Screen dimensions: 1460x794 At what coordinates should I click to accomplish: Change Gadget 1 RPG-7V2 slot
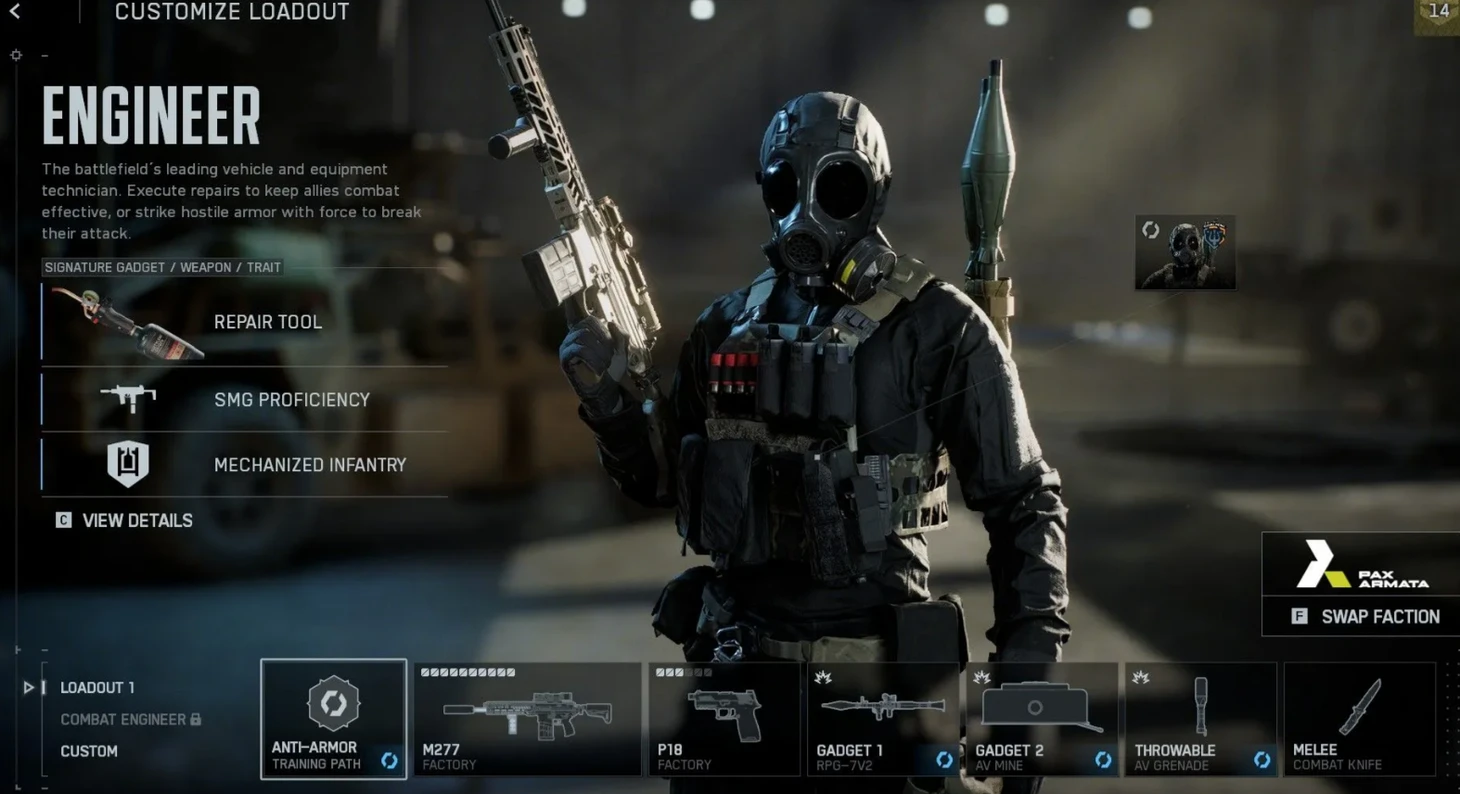click(x=883, y=718)
